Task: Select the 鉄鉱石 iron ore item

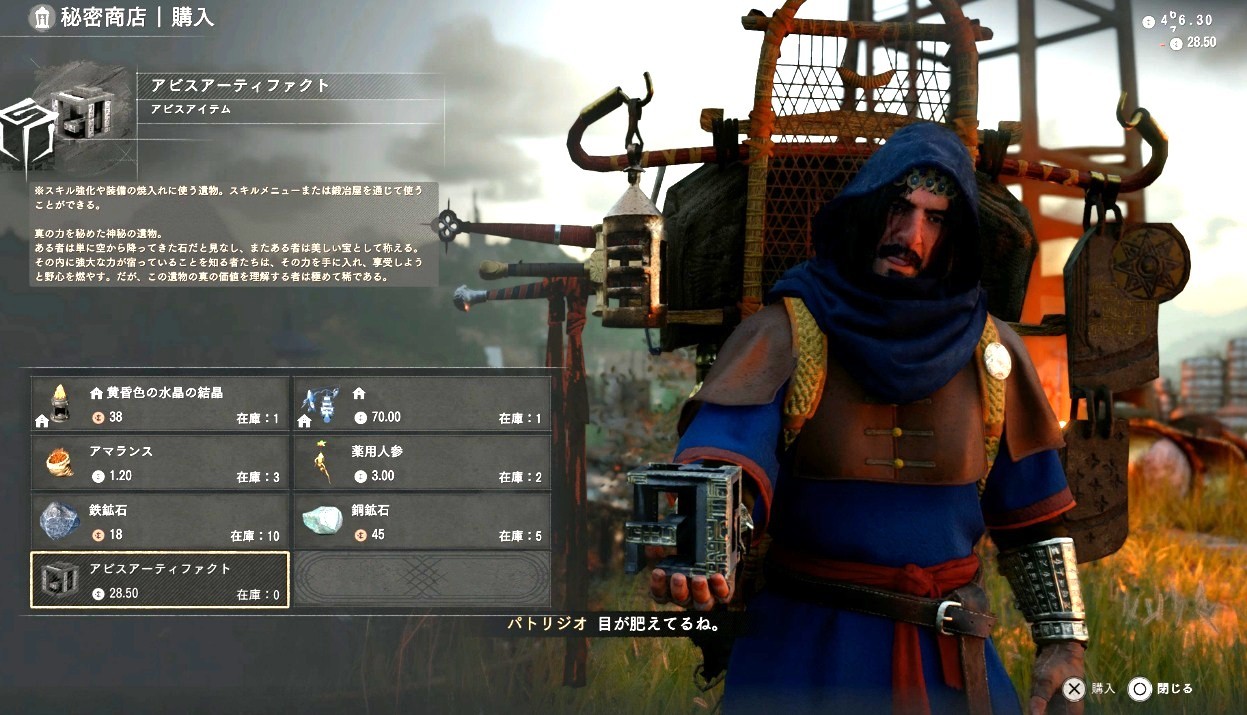Action: point(160,521)
